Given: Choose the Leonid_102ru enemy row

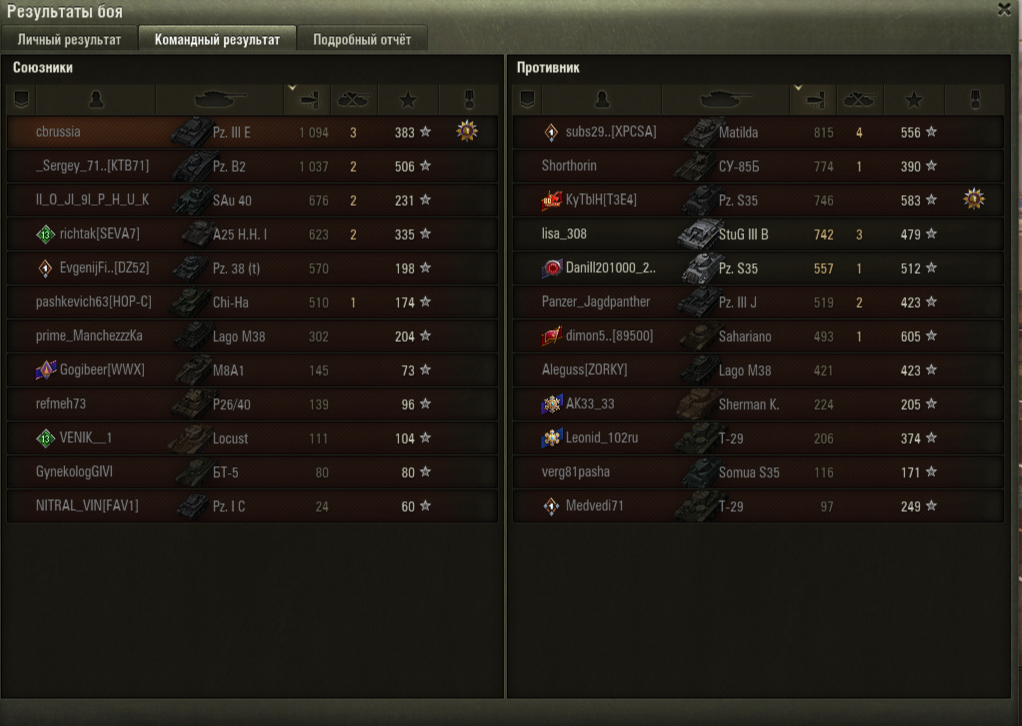Looking at the screenshot, I should tap(602, 438).
